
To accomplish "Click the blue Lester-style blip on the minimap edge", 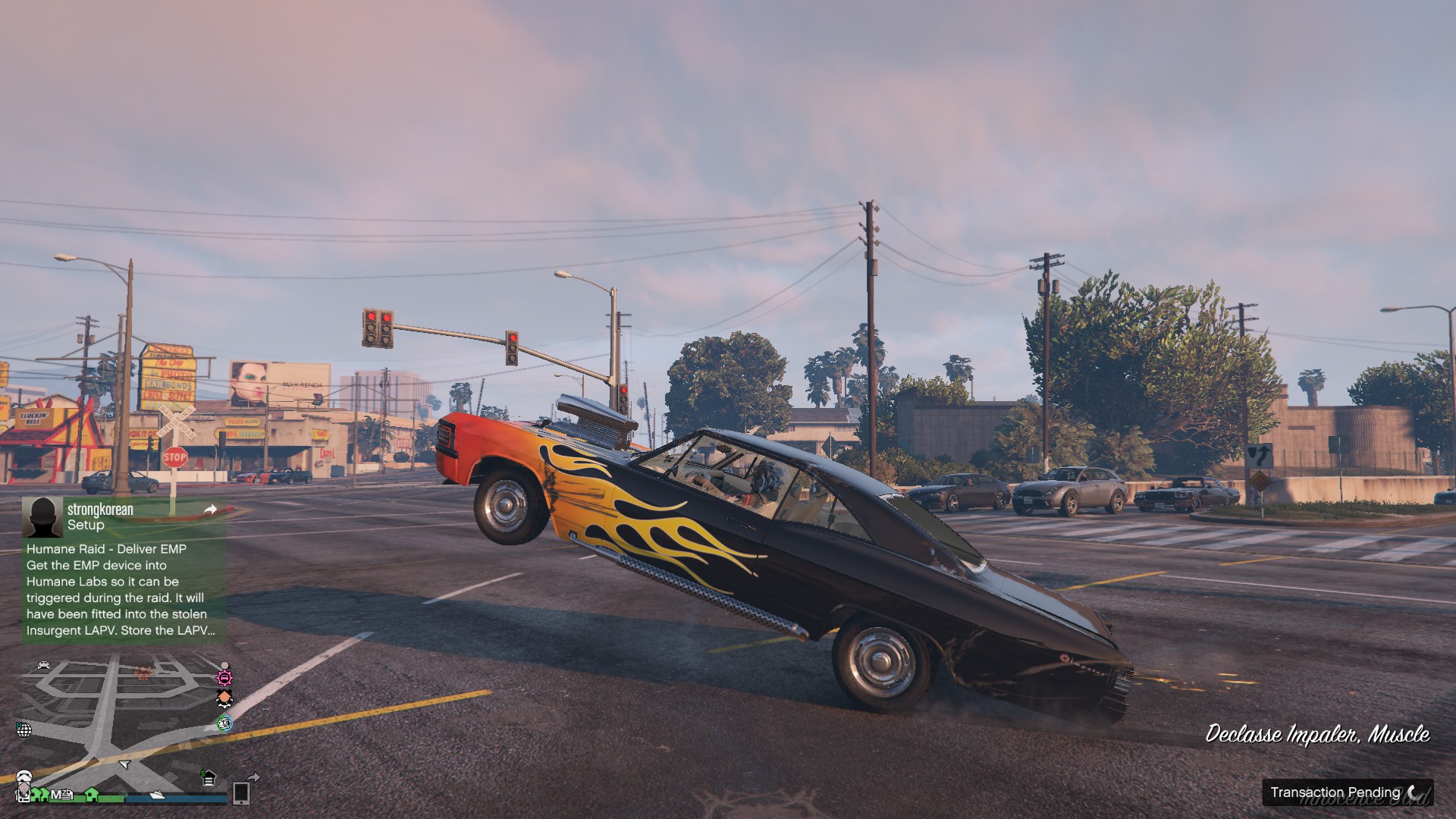I will click(224, 724).
